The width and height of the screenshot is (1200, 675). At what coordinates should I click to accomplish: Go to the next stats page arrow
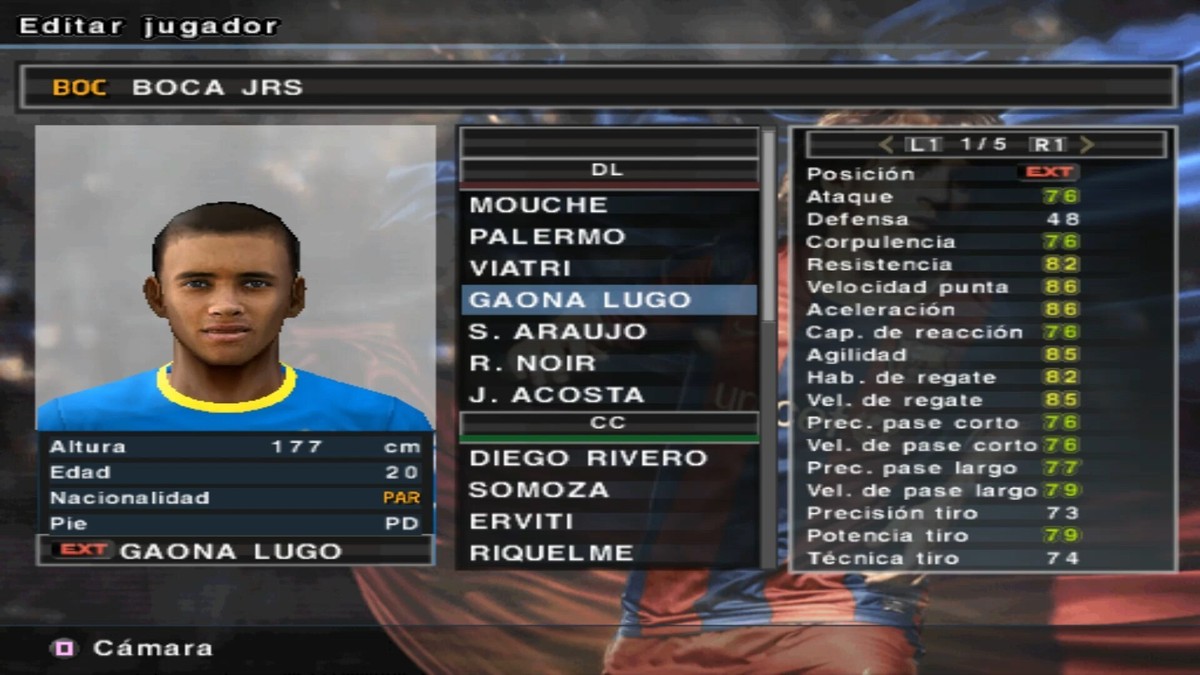(1087, 145)
